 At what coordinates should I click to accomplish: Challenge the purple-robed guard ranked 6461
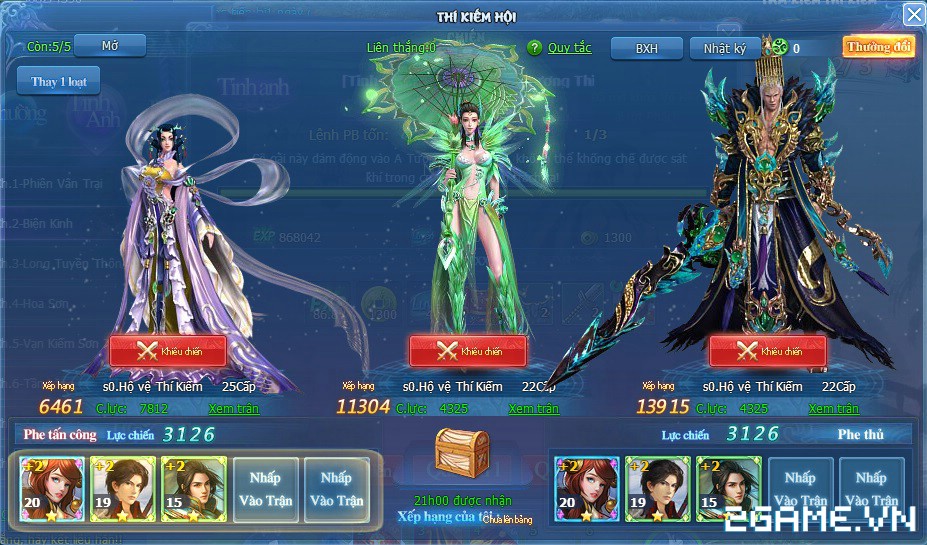168,351
